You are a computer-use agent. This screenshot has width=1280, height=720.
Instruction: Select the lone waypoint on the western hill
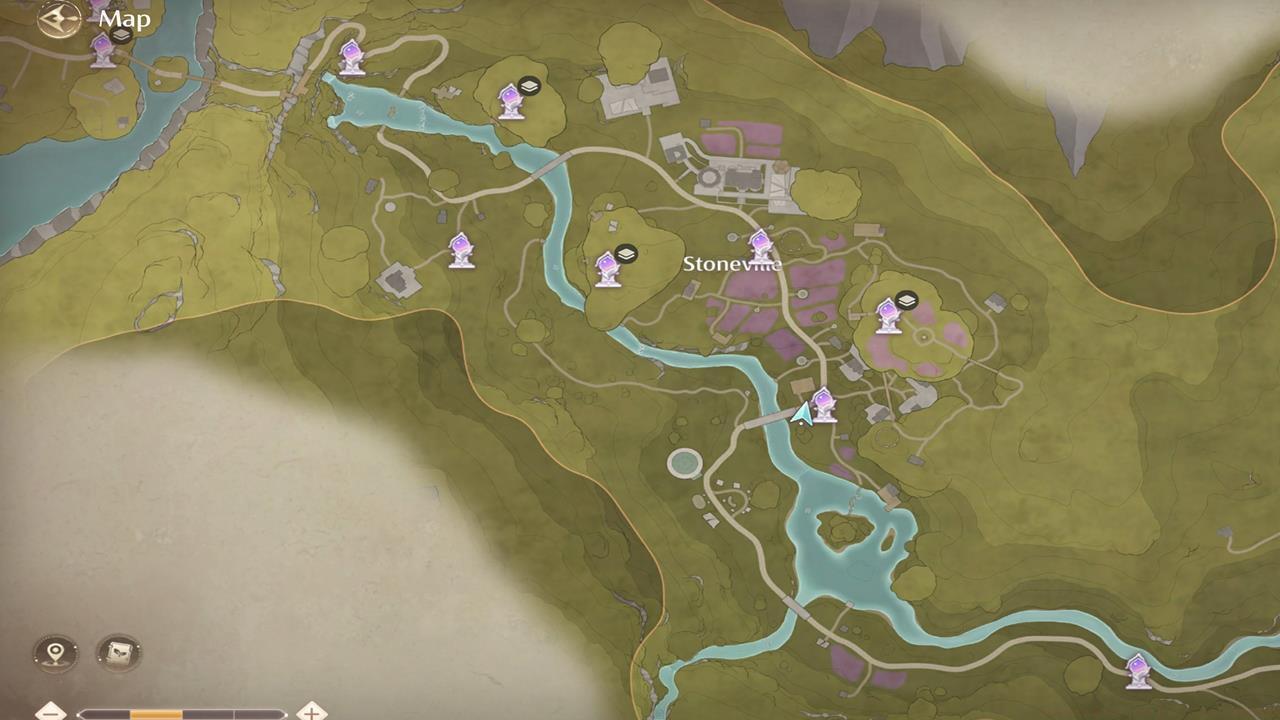pyautogui.click(x=459, y=246)
